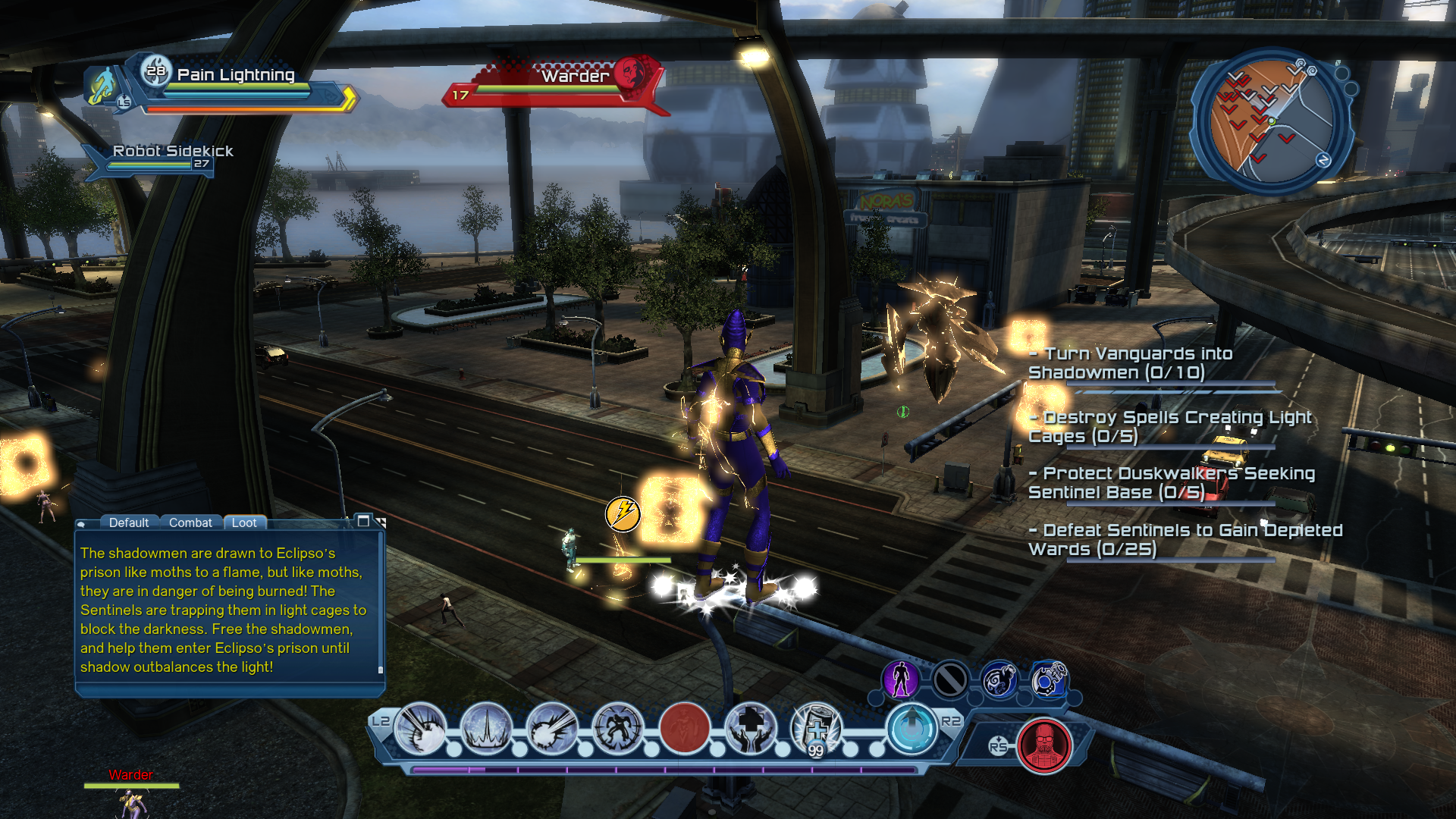Viewport: 1456px width, 819px height.
Task: Open the circular minimap
Action: pos(1272,121)
